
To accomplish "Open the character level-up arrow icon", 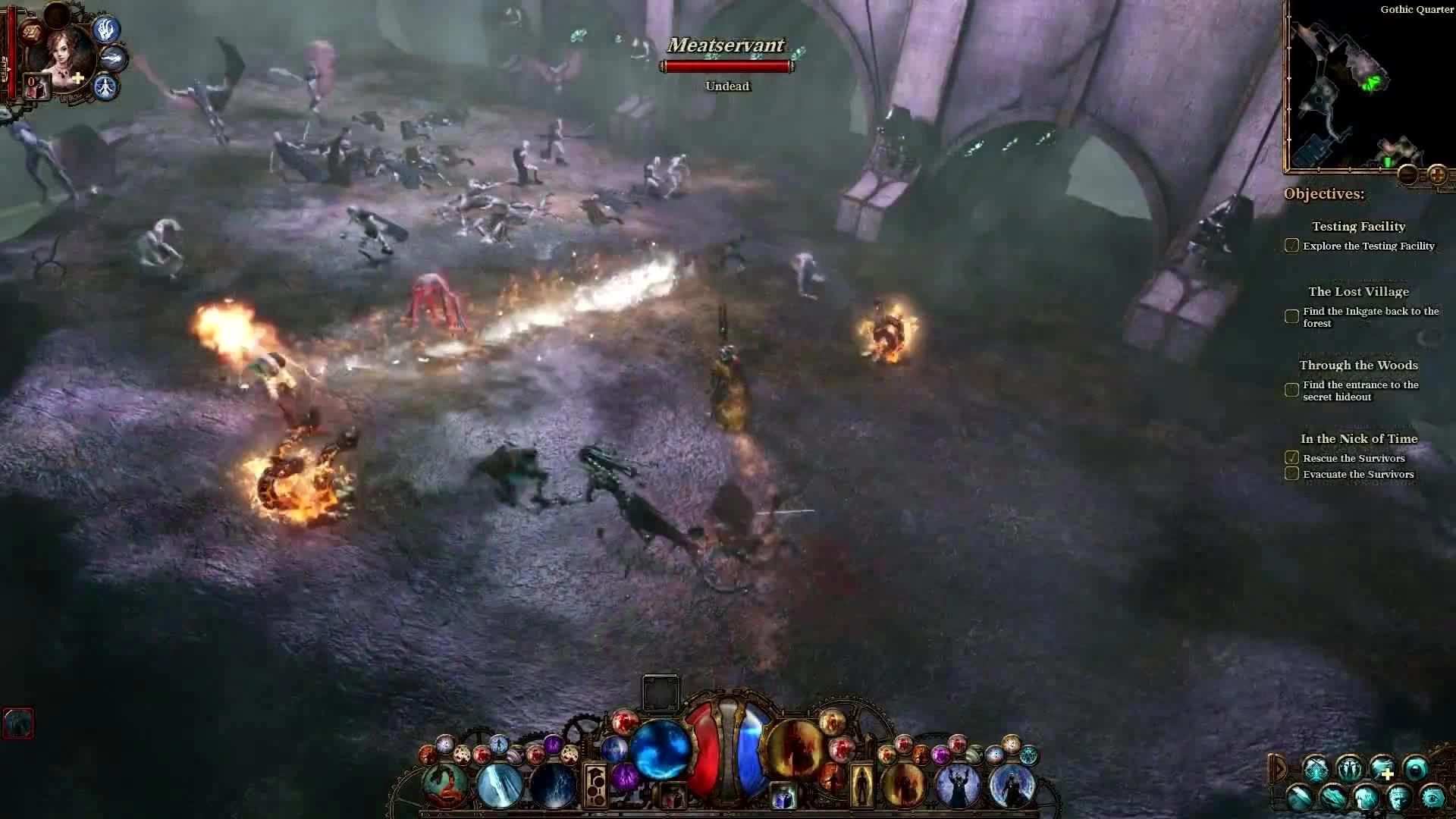I will point(10,68).
